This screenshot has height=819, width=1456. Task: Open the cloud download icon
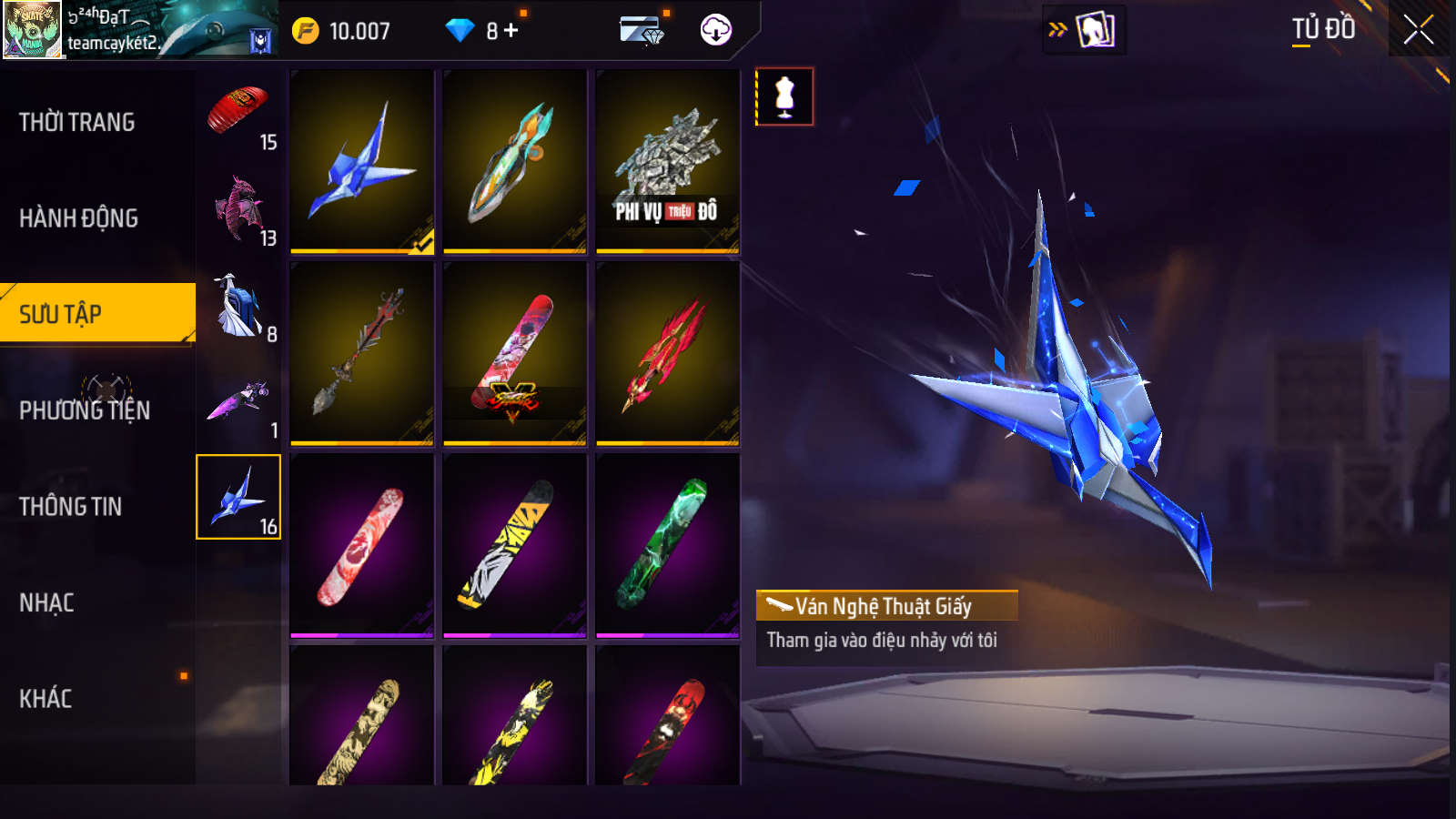coord(716,30)
